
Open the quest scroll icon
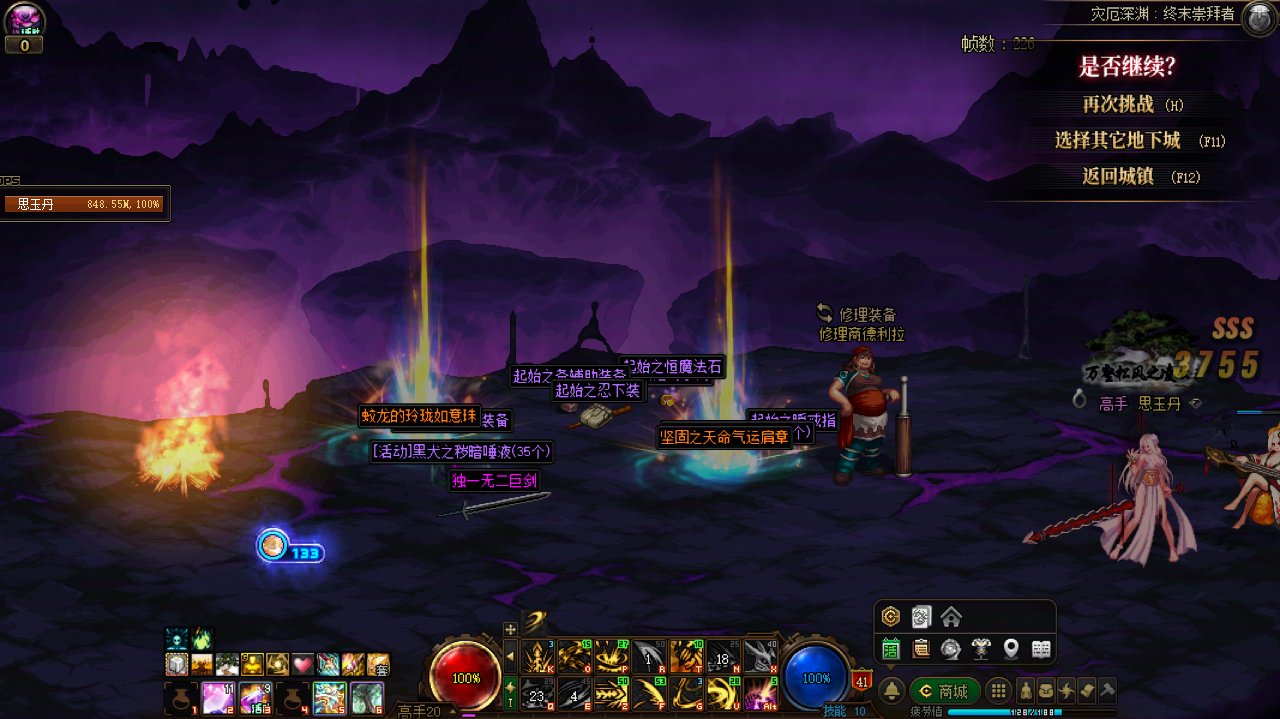tap(1087, 691)
